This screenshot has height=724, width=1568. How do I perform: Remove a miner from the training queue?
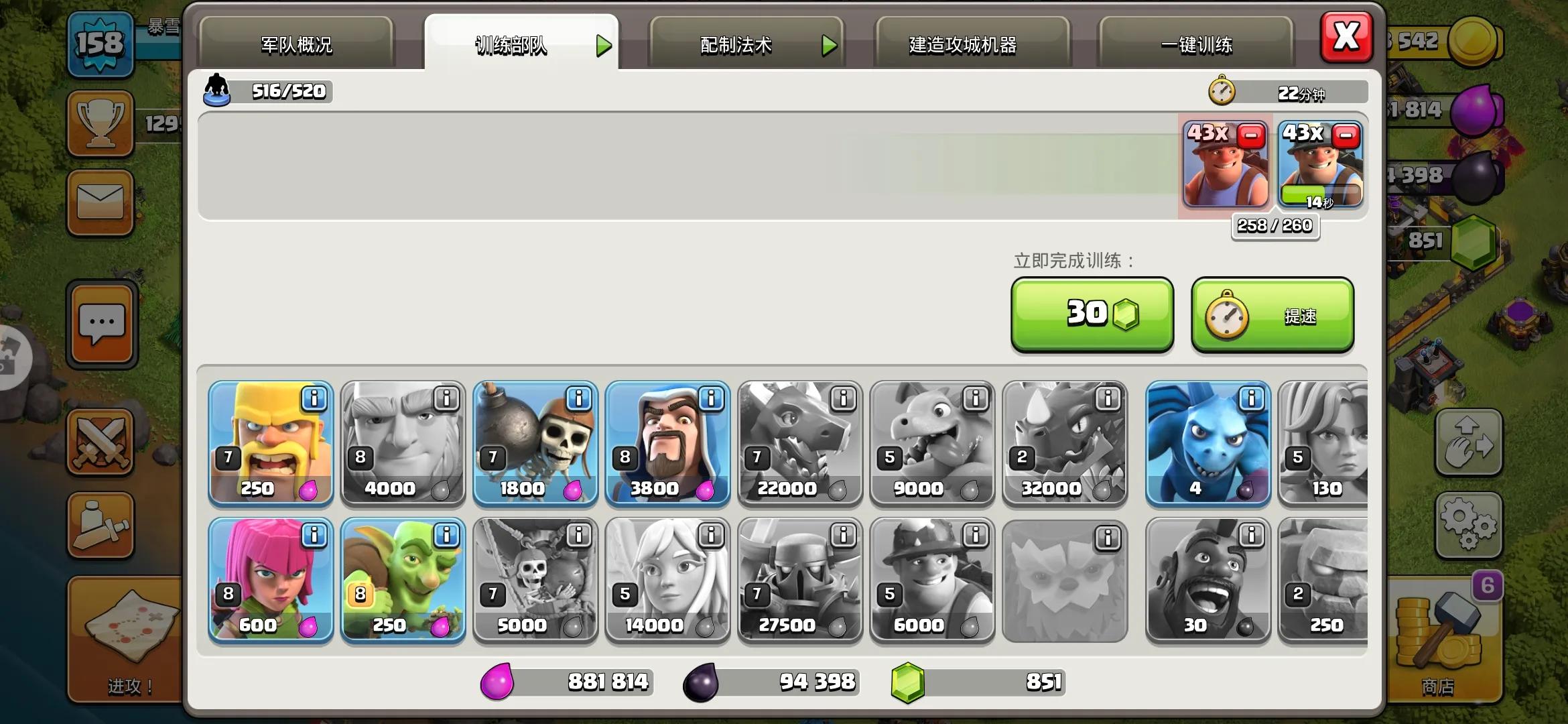tap(1346, 136)
